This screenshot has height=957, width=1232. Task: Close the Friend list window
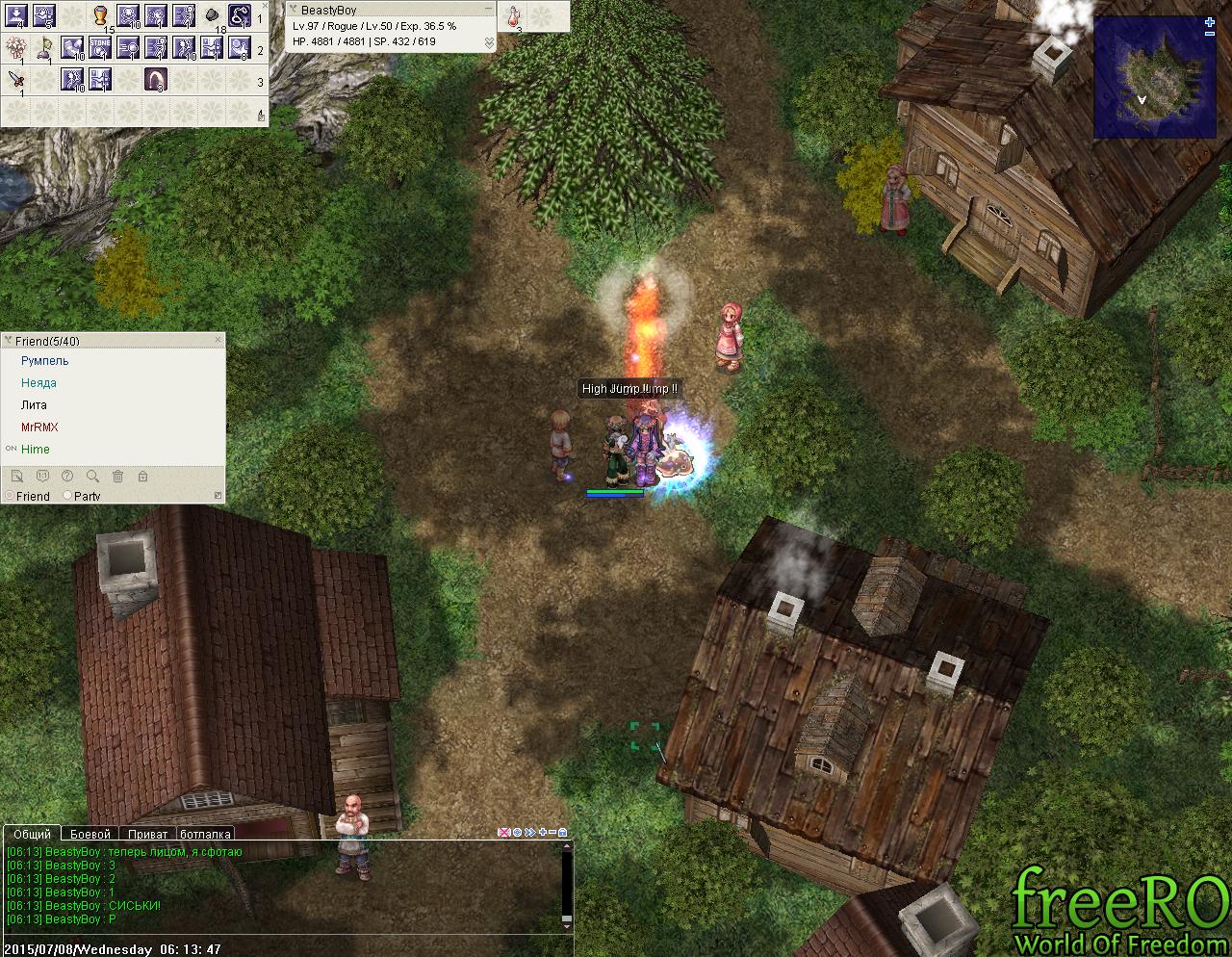point(218,340)
